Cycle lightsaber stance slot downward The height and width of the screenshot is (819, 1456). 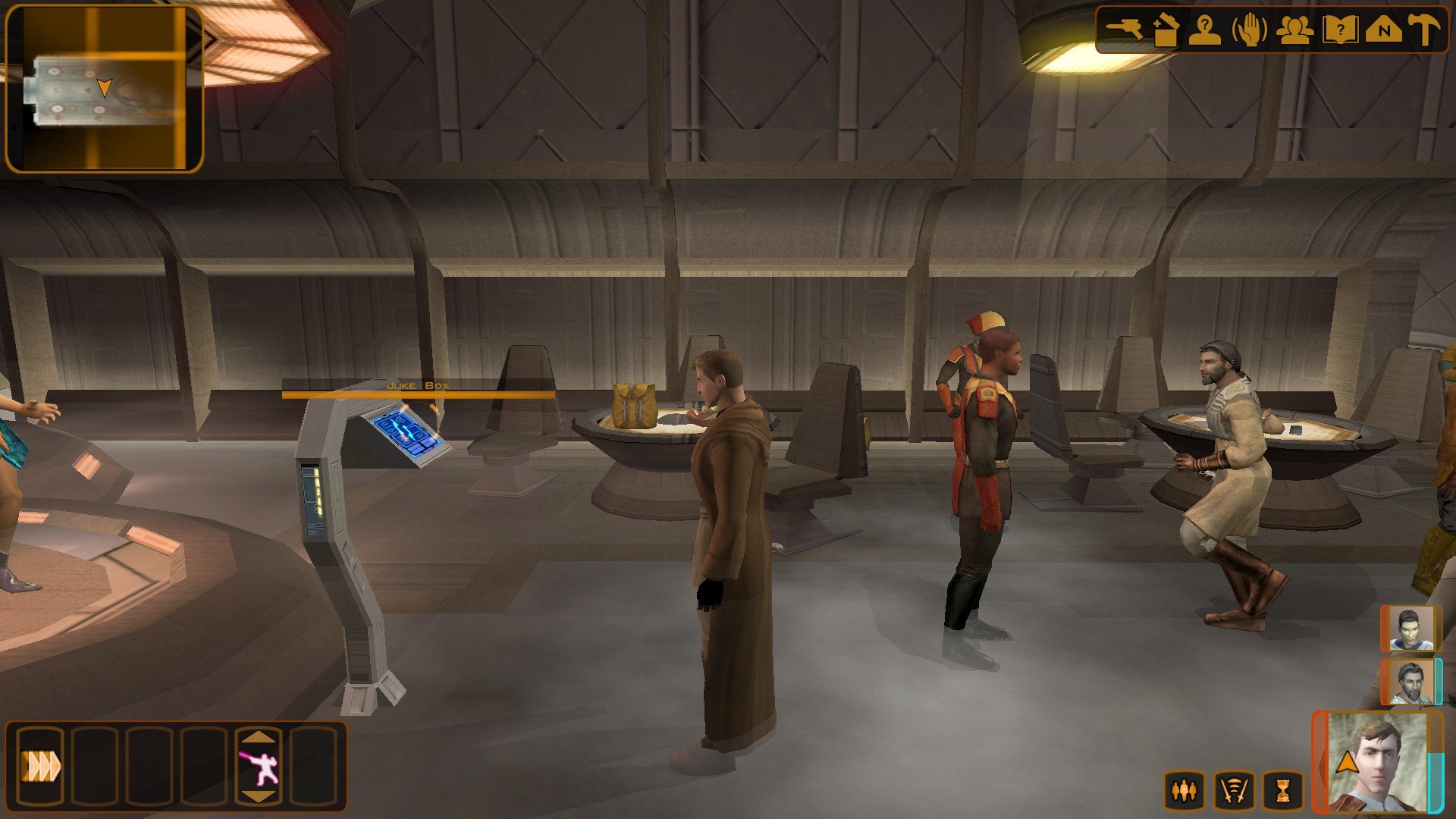point(259,796)
